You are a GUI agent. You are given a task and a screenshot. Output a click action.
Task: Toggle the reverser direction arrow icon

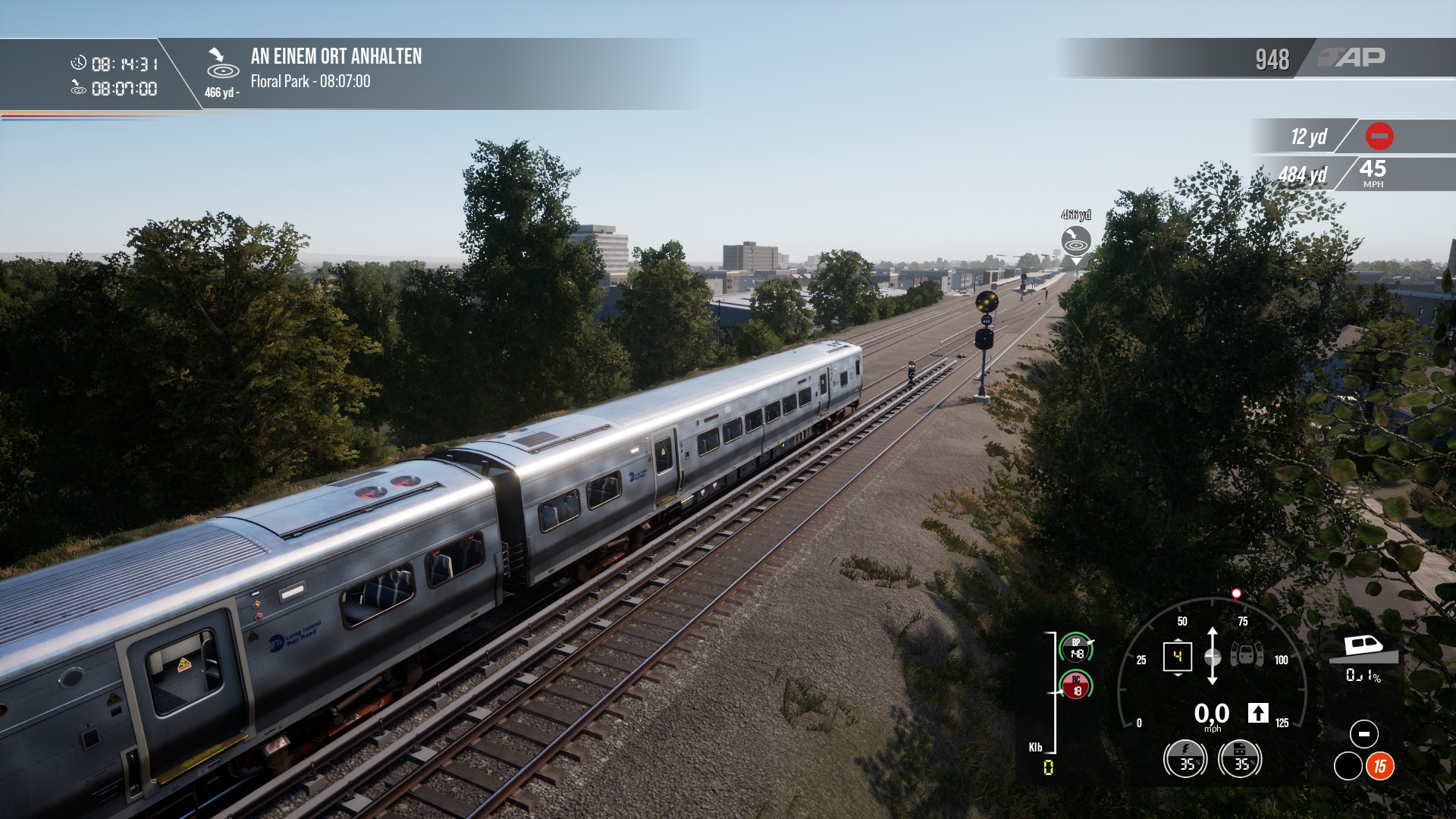coord(1258,713)
